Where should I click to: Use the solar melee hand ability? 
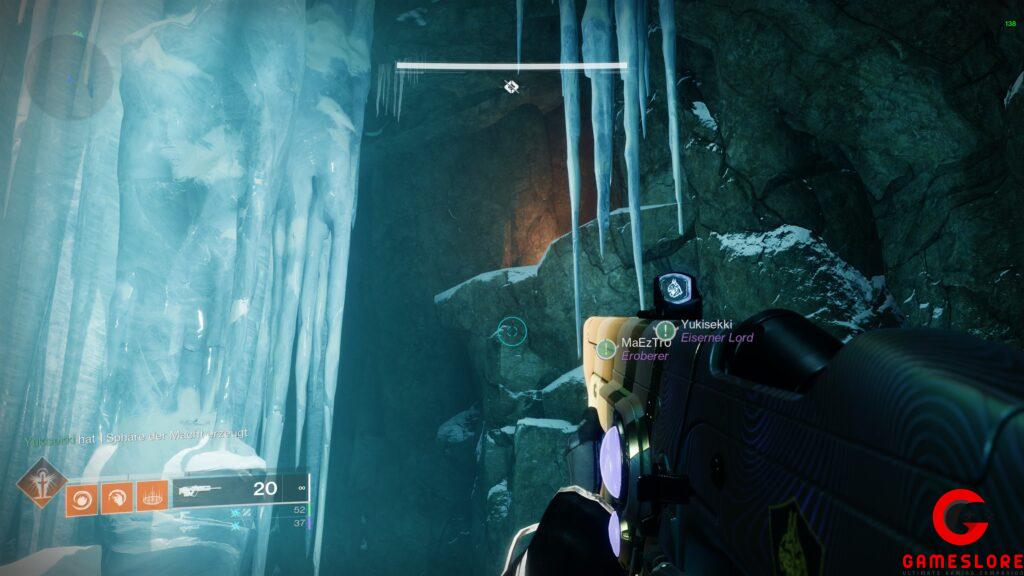click(117, 497)
